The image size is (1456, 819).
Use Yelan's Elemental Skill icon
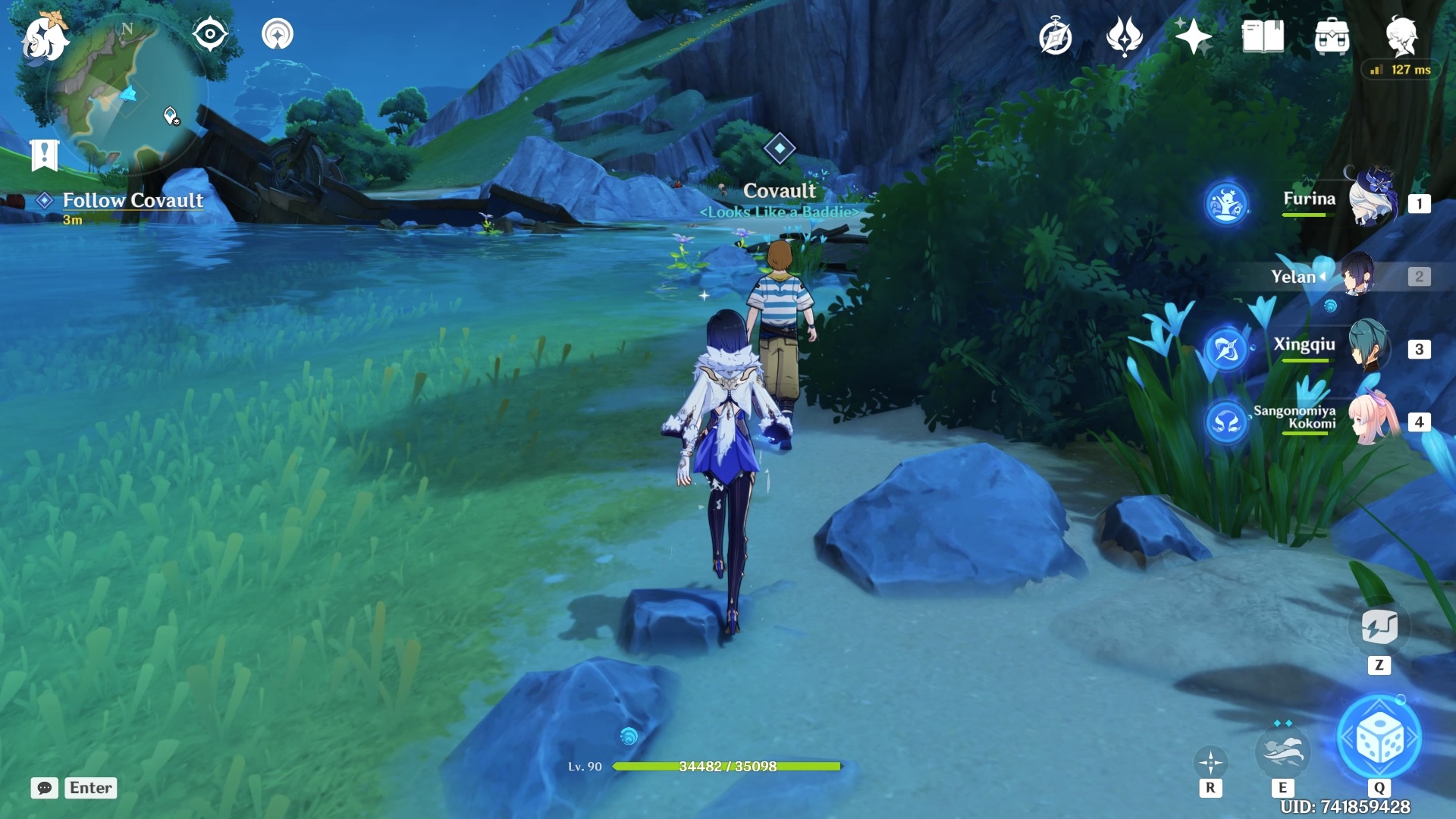click(1282, 751)
